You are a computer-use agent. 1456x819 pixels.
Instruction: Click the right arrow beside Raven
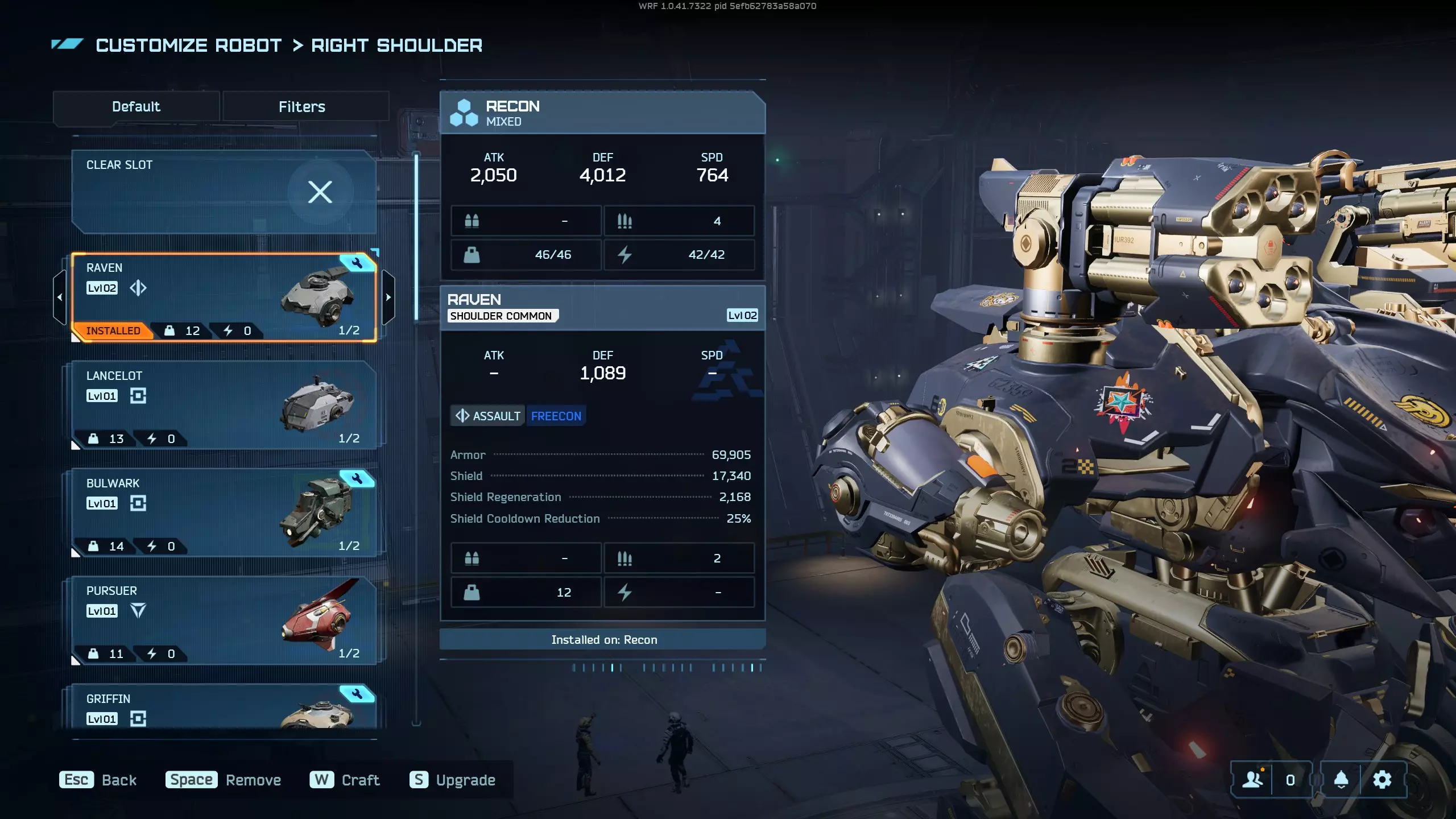click(x=388, y=297)
